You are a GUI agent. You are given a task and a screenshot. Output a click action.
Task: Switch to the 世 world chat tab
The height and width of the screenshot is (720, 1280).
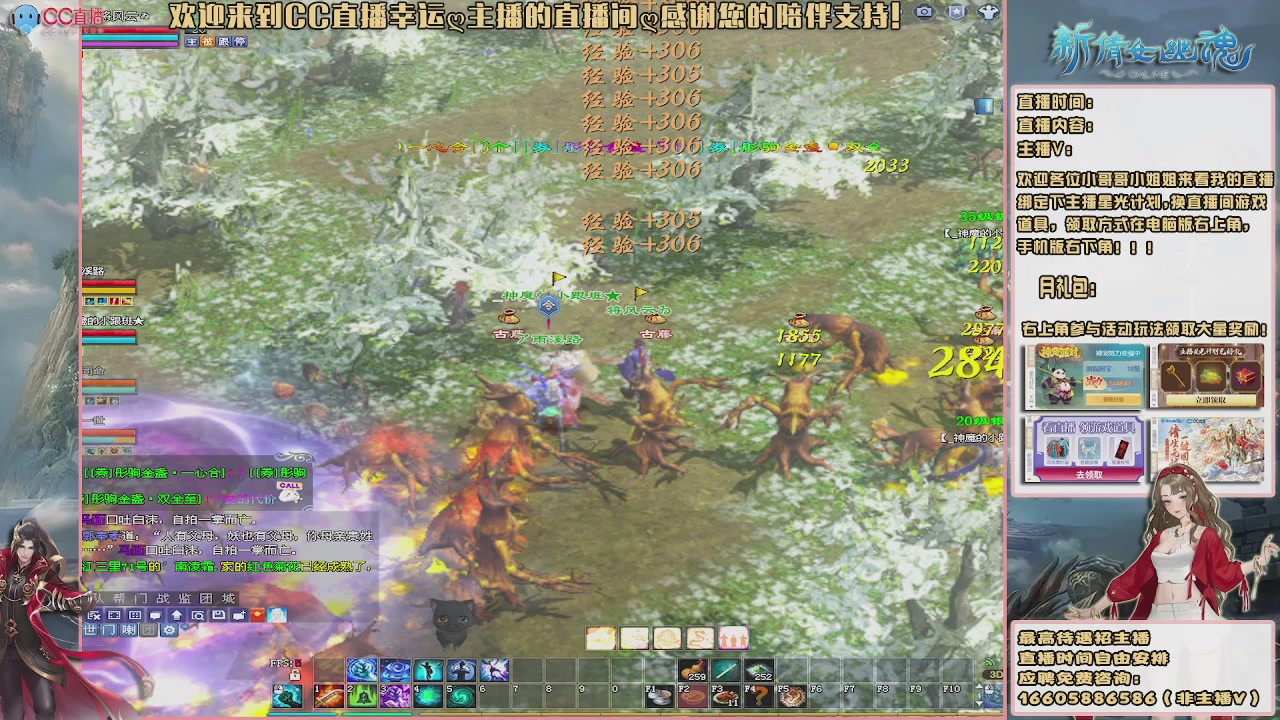(89, 631)
